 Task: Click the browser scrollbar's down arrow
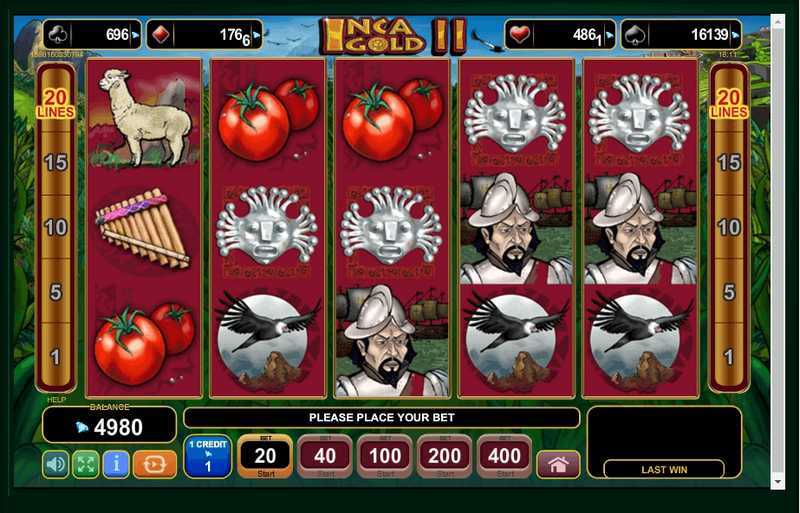pyautogui.click(x=779, y=481)
